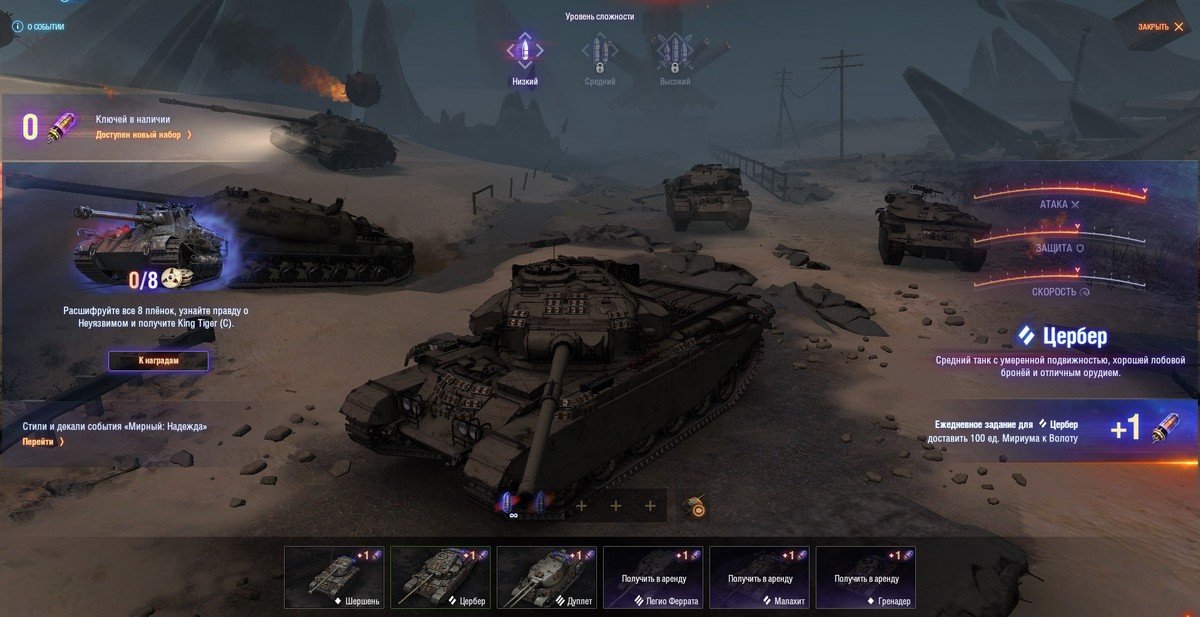Open the «О событии» info link
The image size is (1200, 617).
38,27
